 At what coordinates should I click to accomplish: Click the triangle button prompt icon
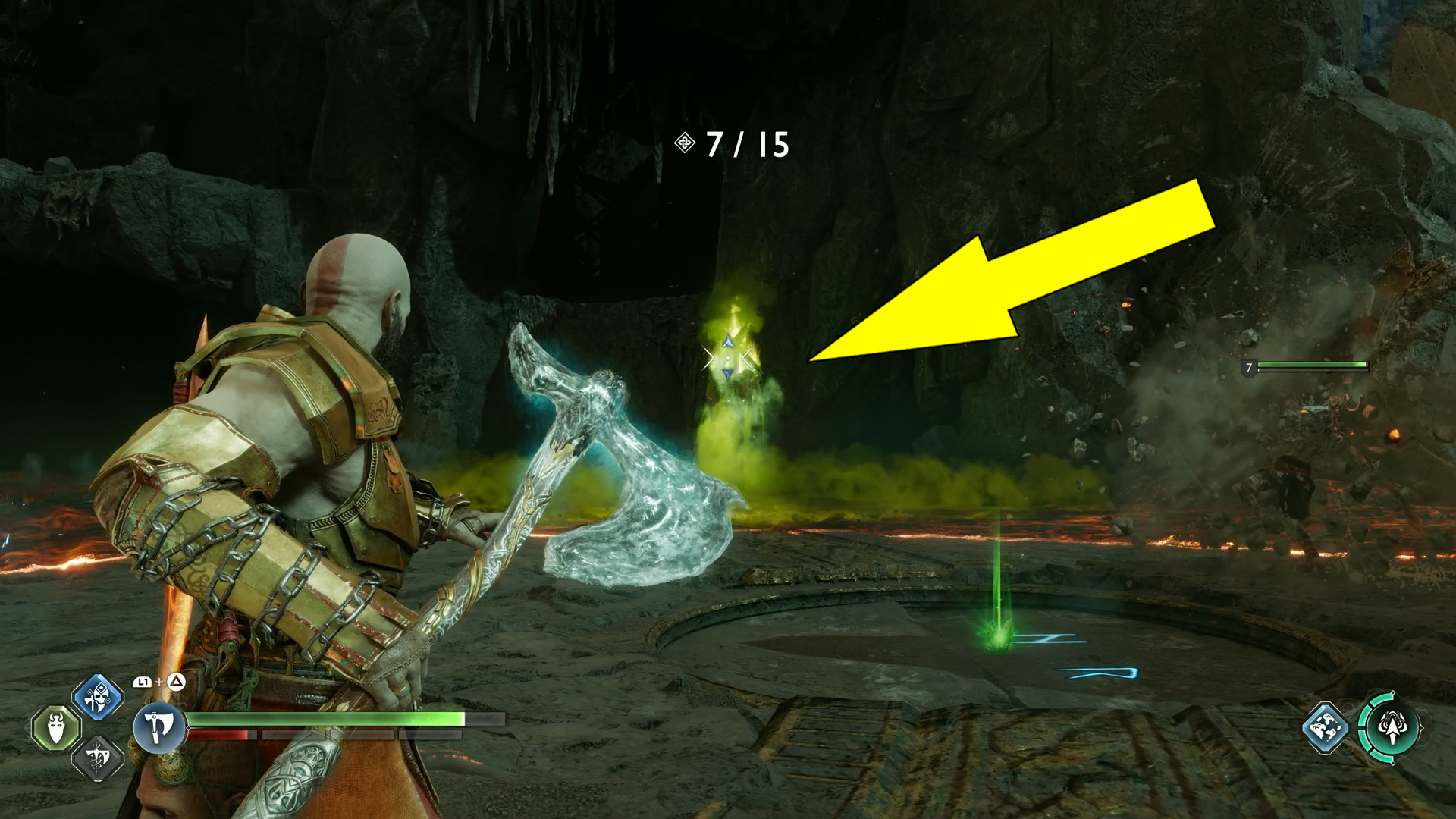175,681
